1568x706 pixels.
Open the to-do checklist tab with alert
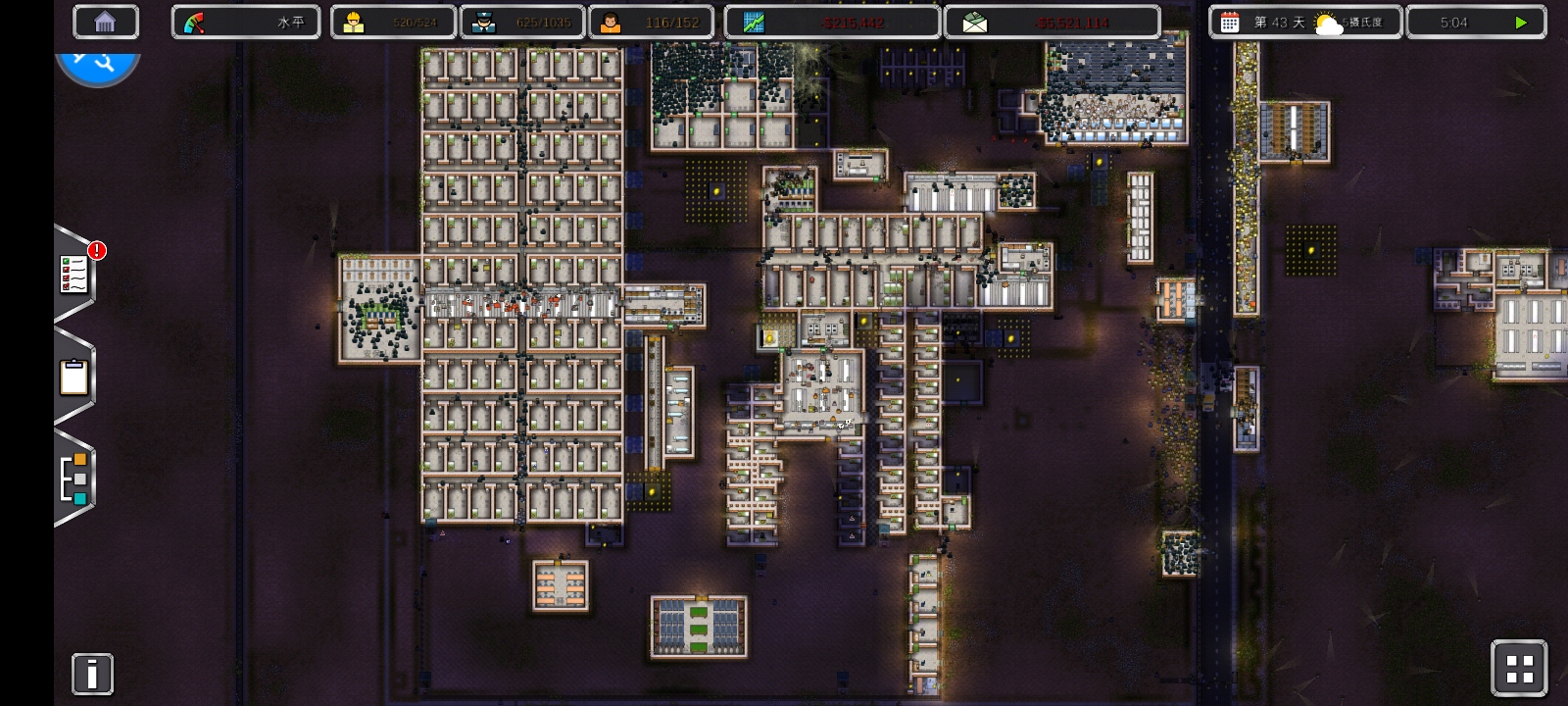[x=75, y=275]
